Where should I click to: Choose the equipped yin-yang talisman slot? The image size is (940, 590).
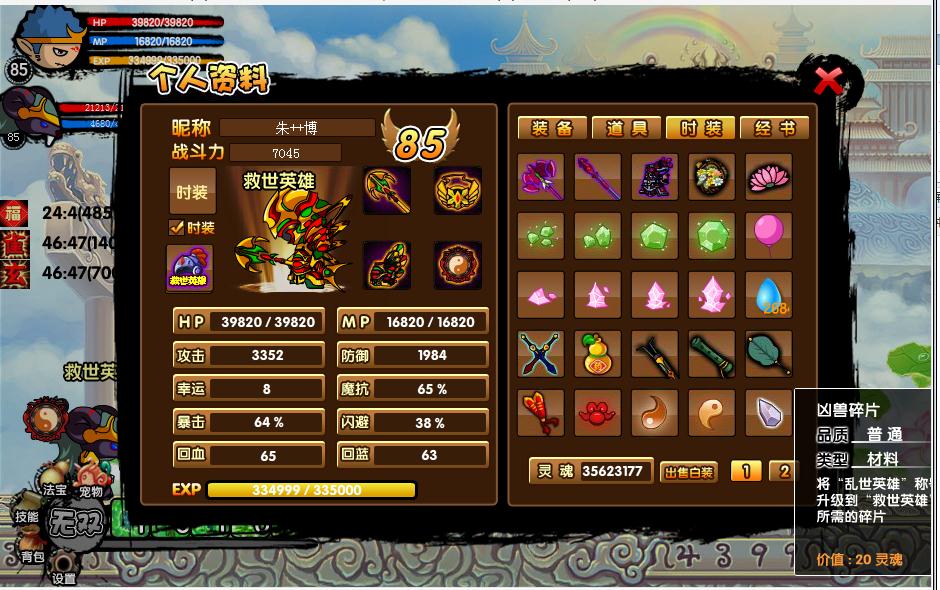pos(458,266)
